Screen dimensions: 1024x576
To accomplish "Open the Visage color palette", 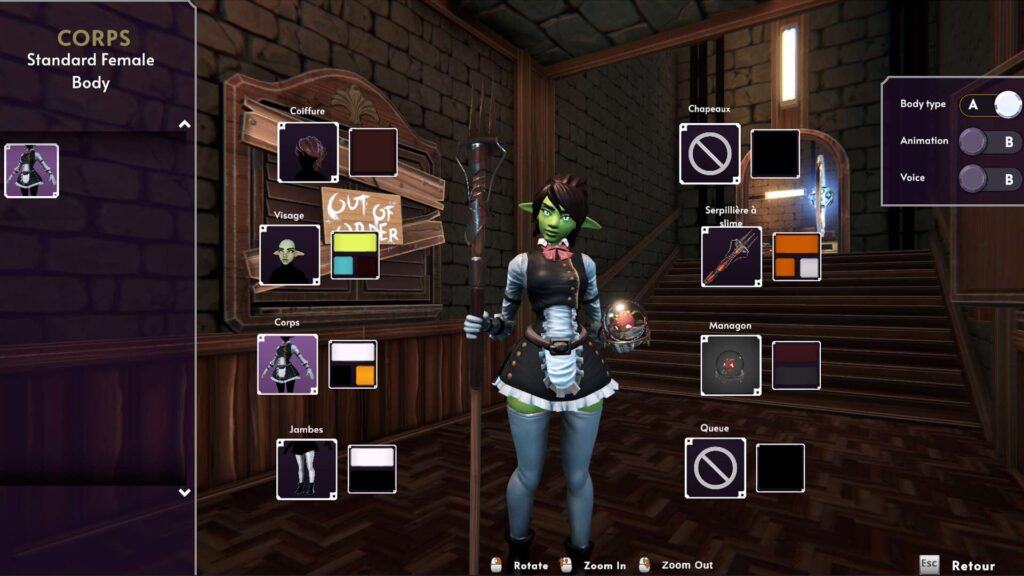I will 355,254.
